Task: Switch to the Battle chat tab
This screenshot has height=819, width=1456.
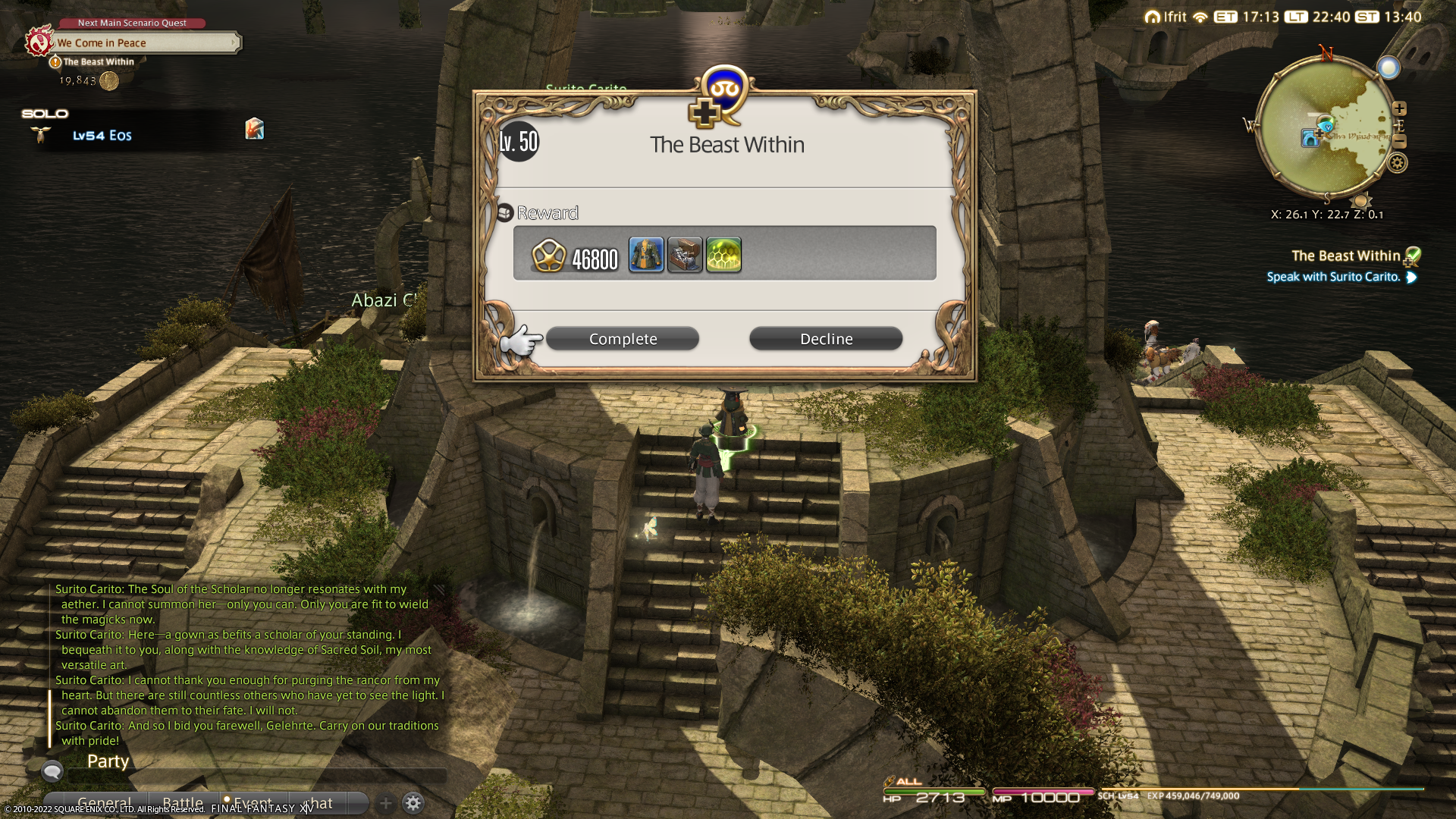Action: click(183, 802)
